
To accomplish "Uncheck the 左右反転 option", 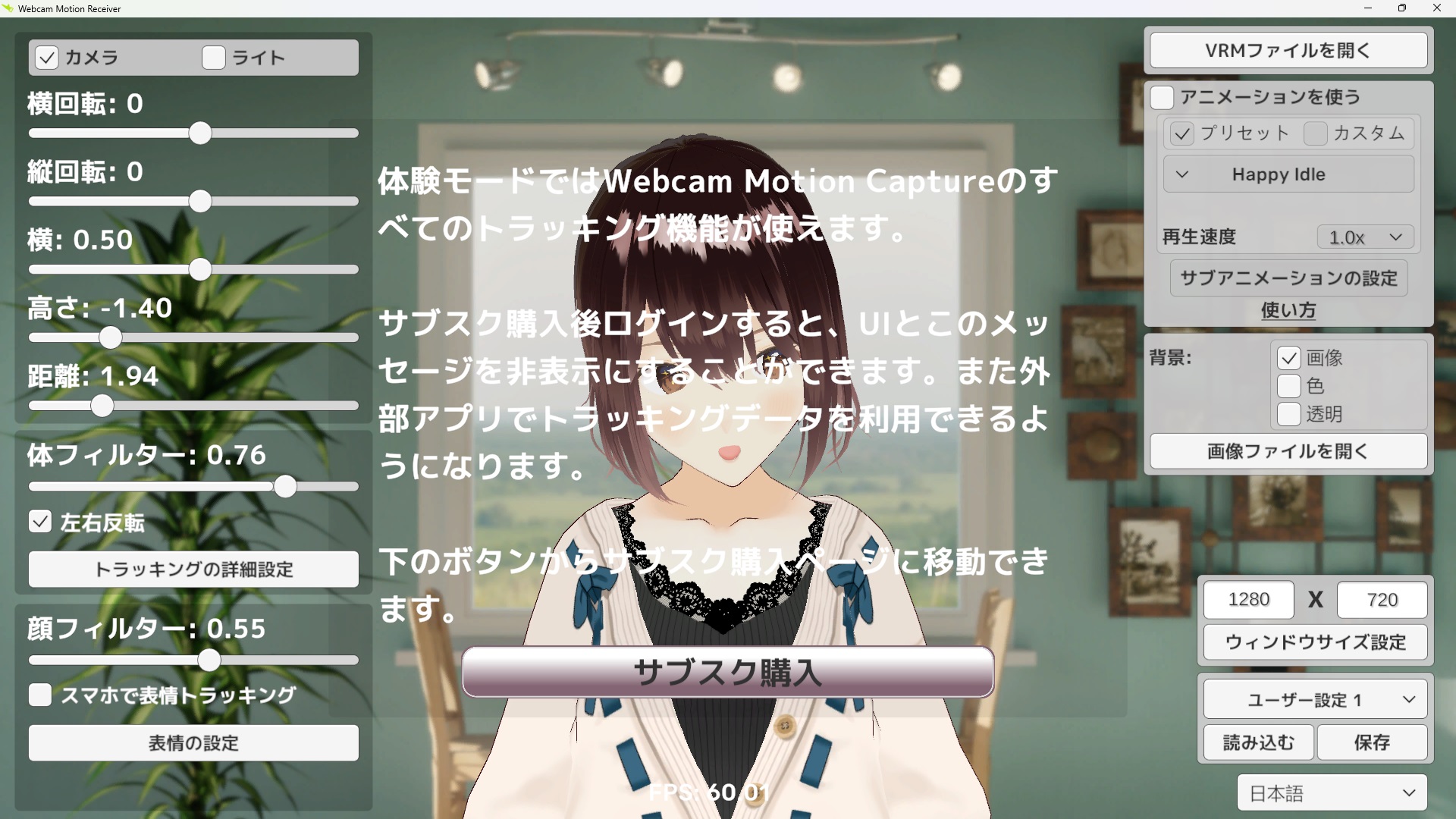I will coord(39,521).
